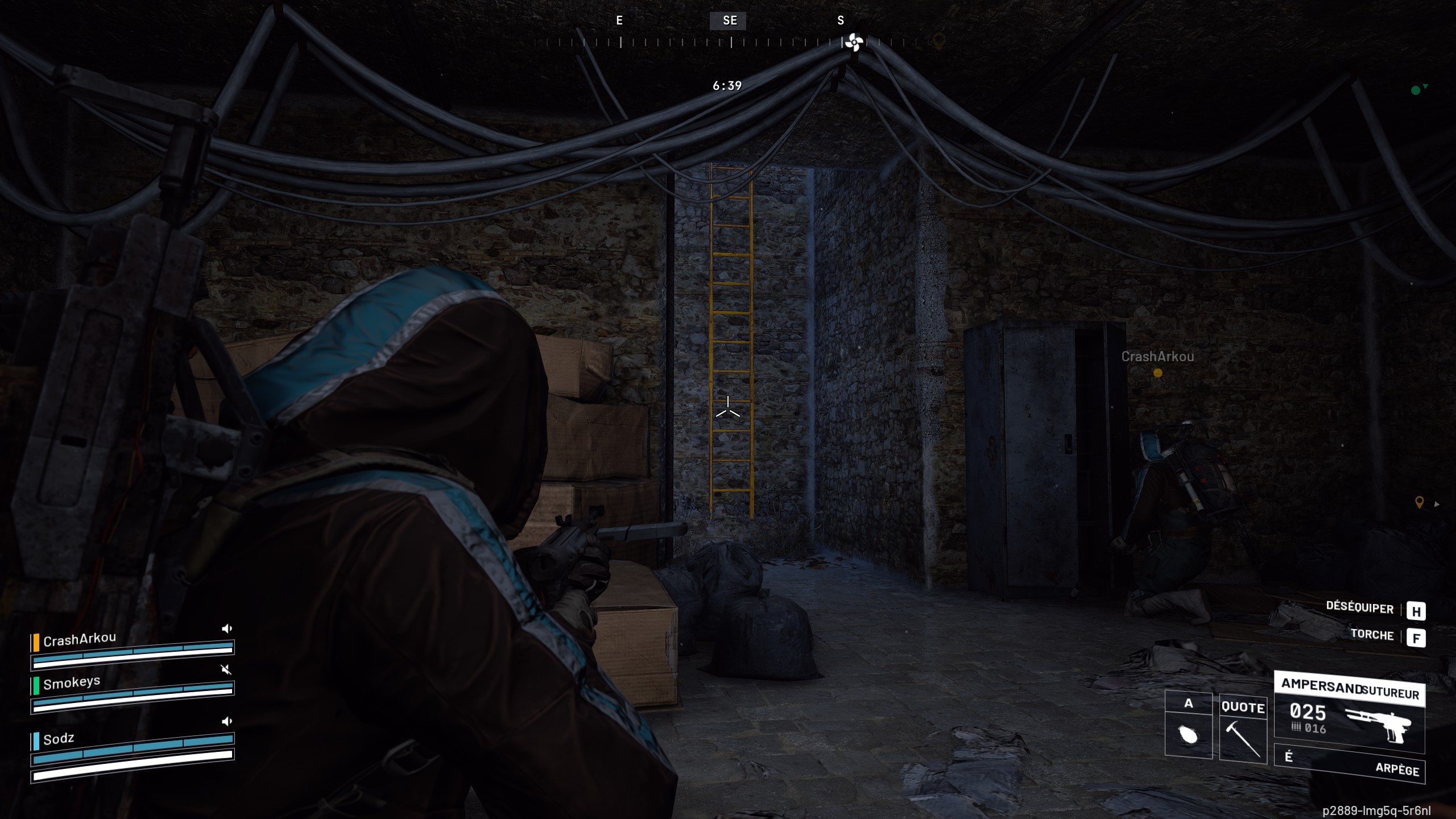Unmute Smokeys' crossed-out speaker icon
Screen dimensions: 1456x819
[226, 669]
